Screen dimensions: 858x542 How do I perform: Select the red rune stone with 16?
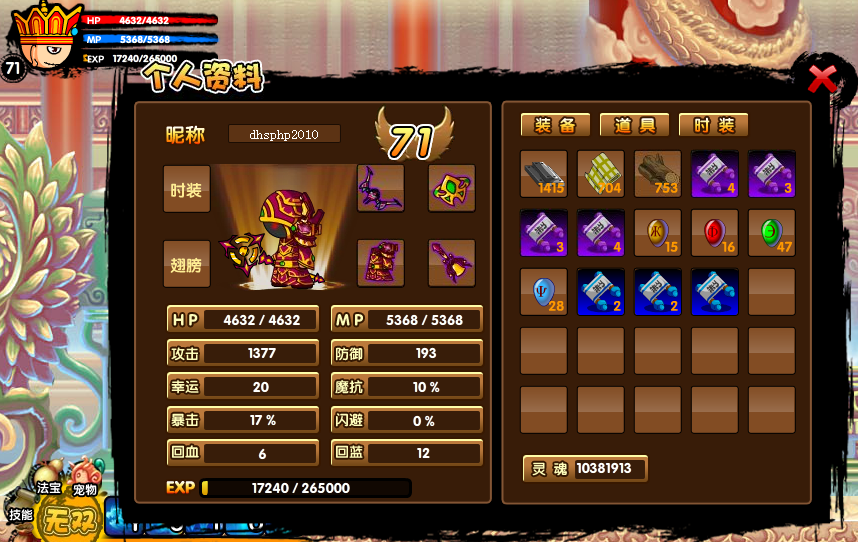coord(715,233)
